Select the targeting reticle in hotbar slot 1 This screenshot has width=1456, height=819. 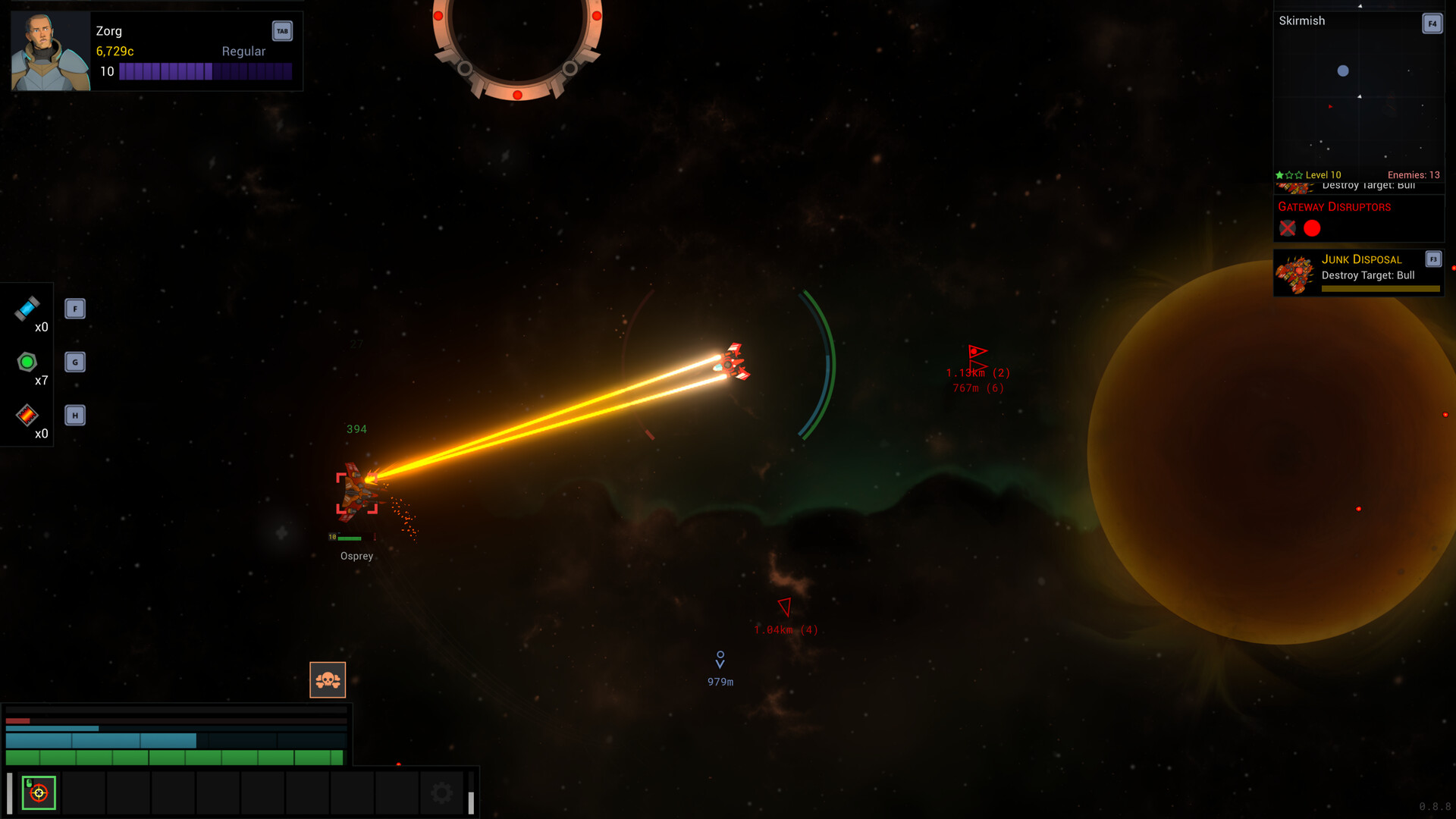39,792
